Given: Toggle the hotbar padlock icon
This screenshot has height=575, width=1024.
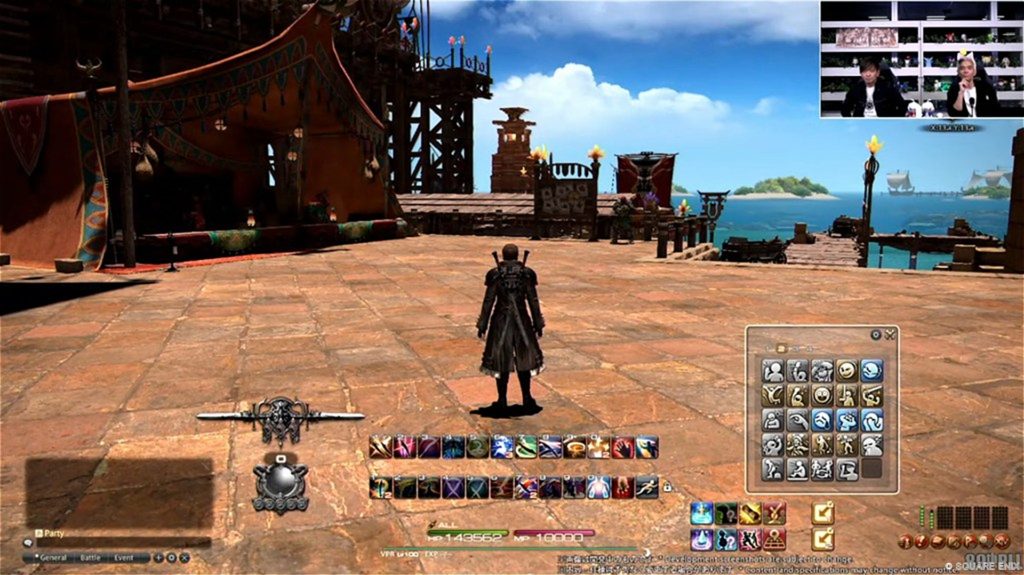Looking at the screenshot, I should (x=667, y=487).
